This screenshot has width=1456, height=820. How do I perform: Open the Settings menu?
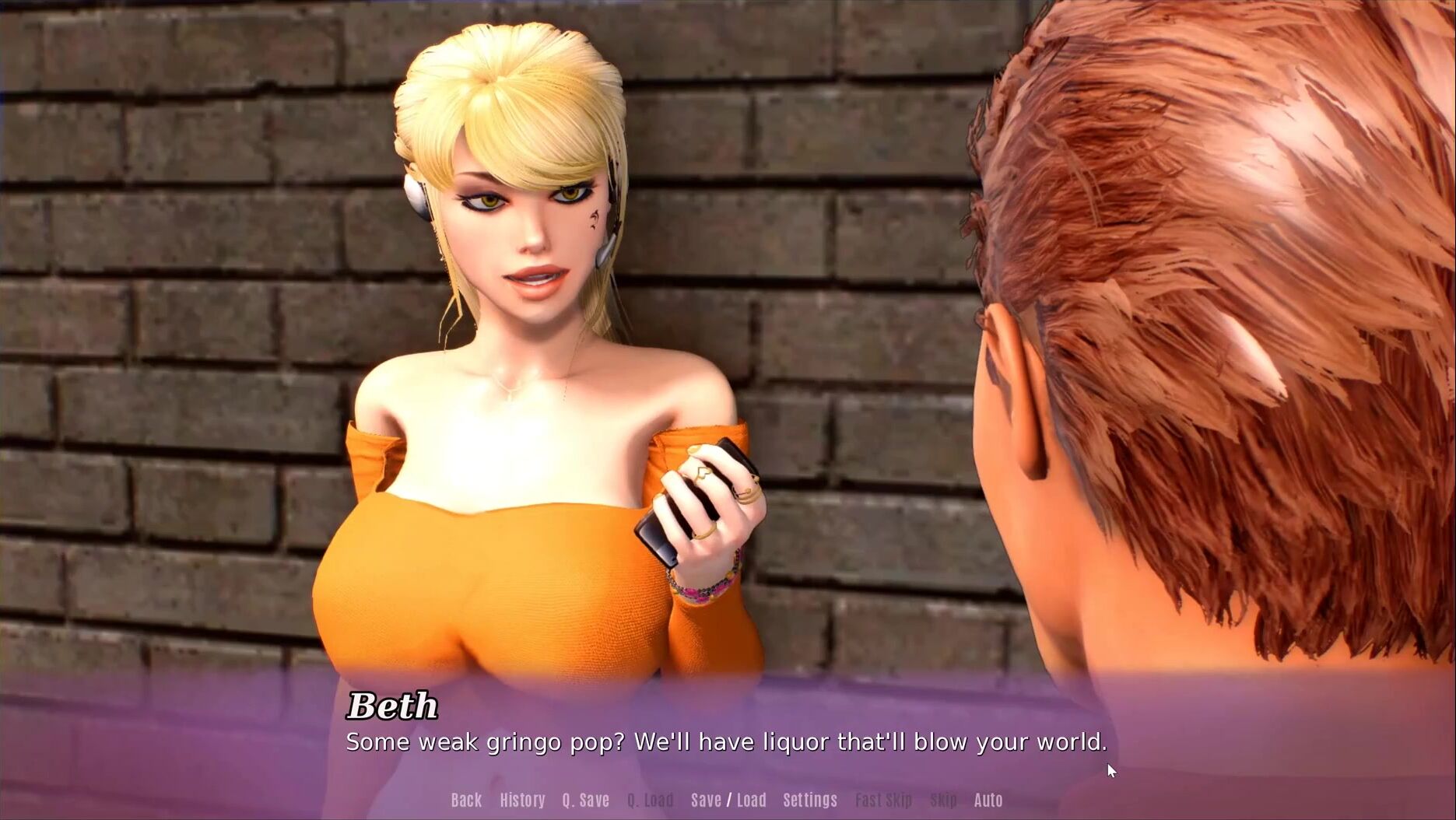tap(810, 800)
